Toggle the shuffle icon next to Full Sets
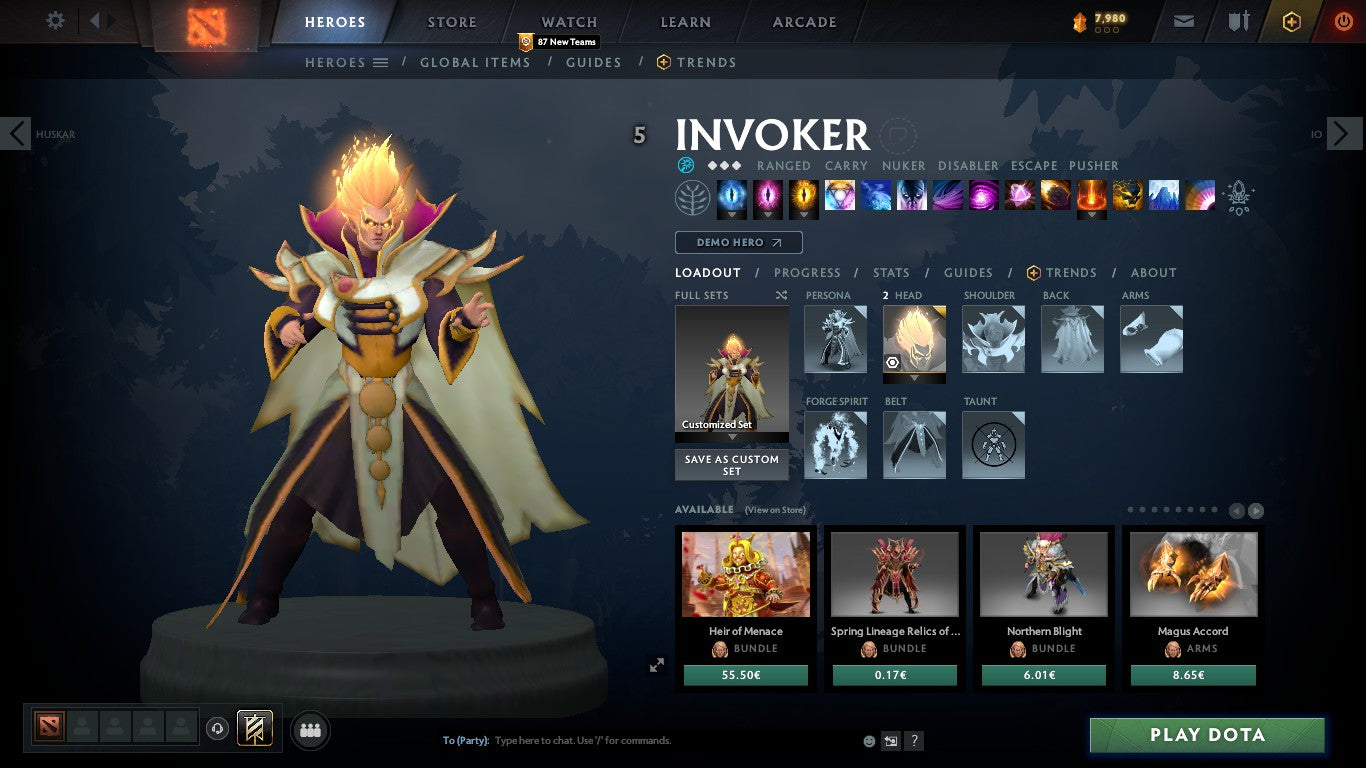The height and width of the screenshot is (768, 1366). pyautogui.click(x=781, y=295)
